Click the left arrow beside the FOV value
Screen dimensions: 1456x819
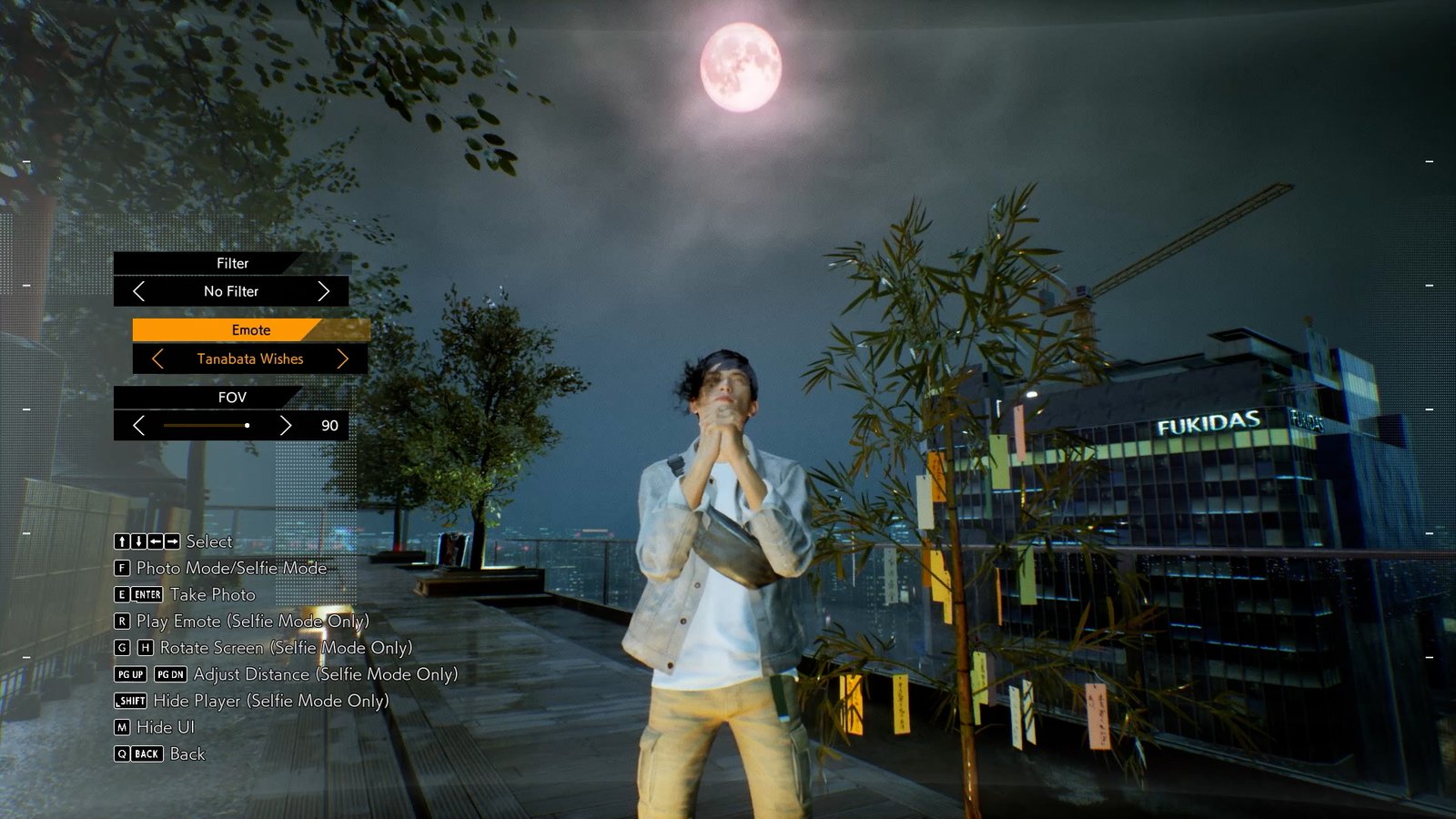click(x=139, y=424)
